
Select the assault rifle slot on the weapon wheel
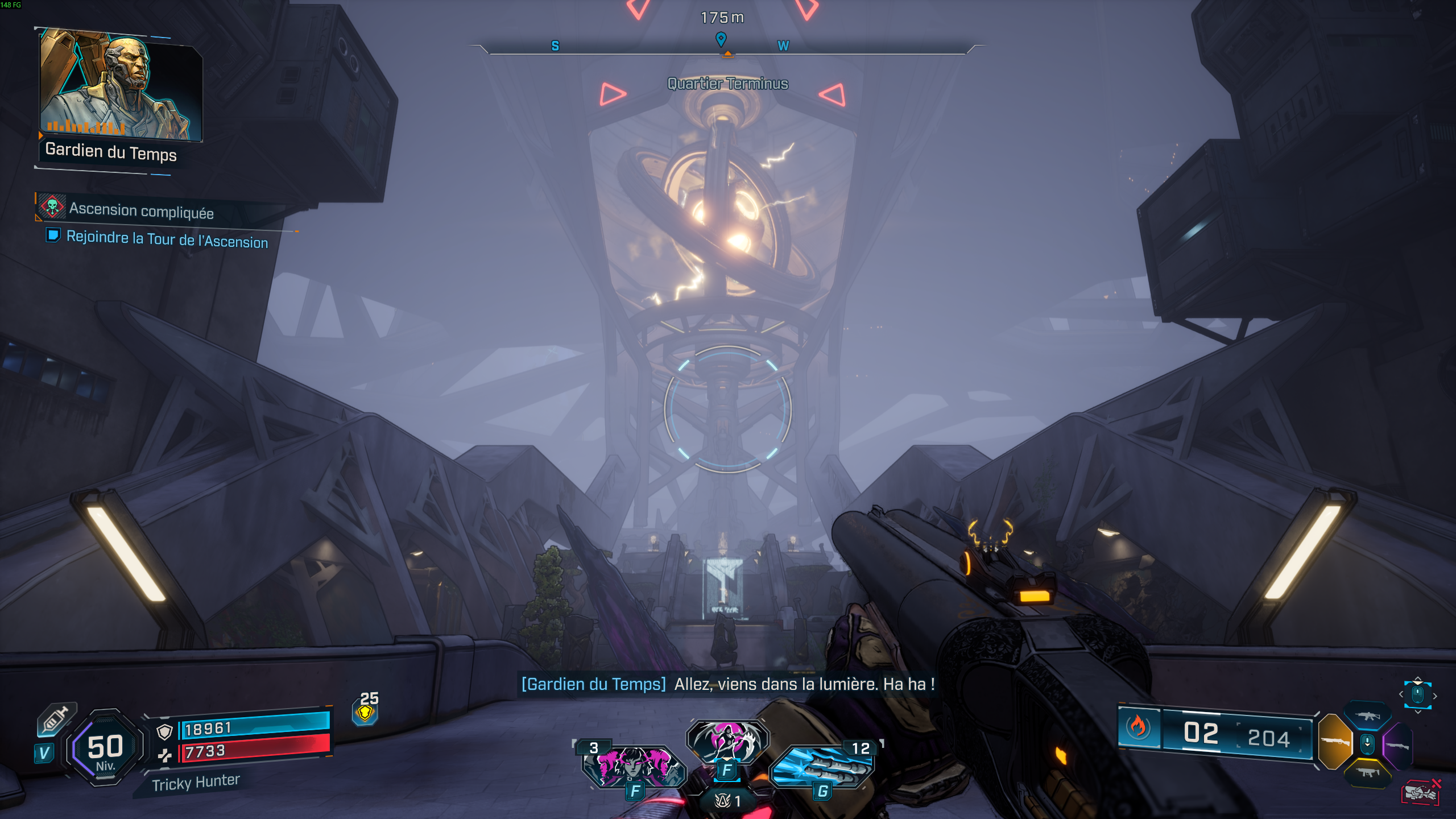point(1368,716)
